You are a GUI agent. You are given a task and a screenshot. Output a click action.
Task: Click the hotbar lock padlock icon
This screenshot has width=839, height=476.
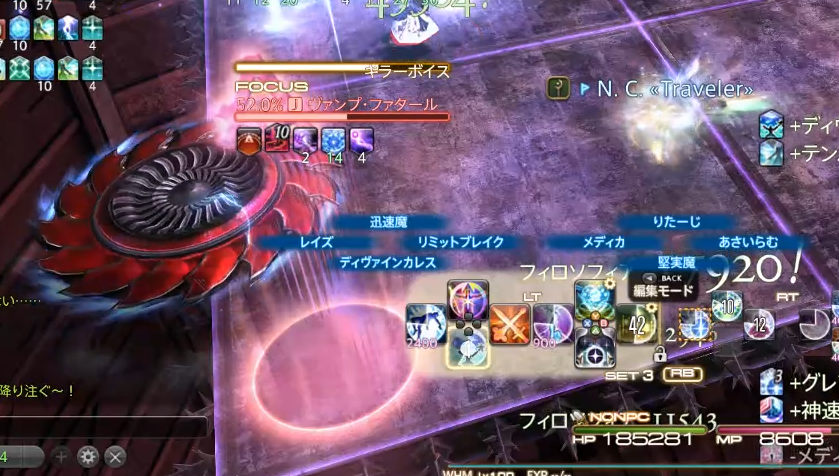[660, 353]
